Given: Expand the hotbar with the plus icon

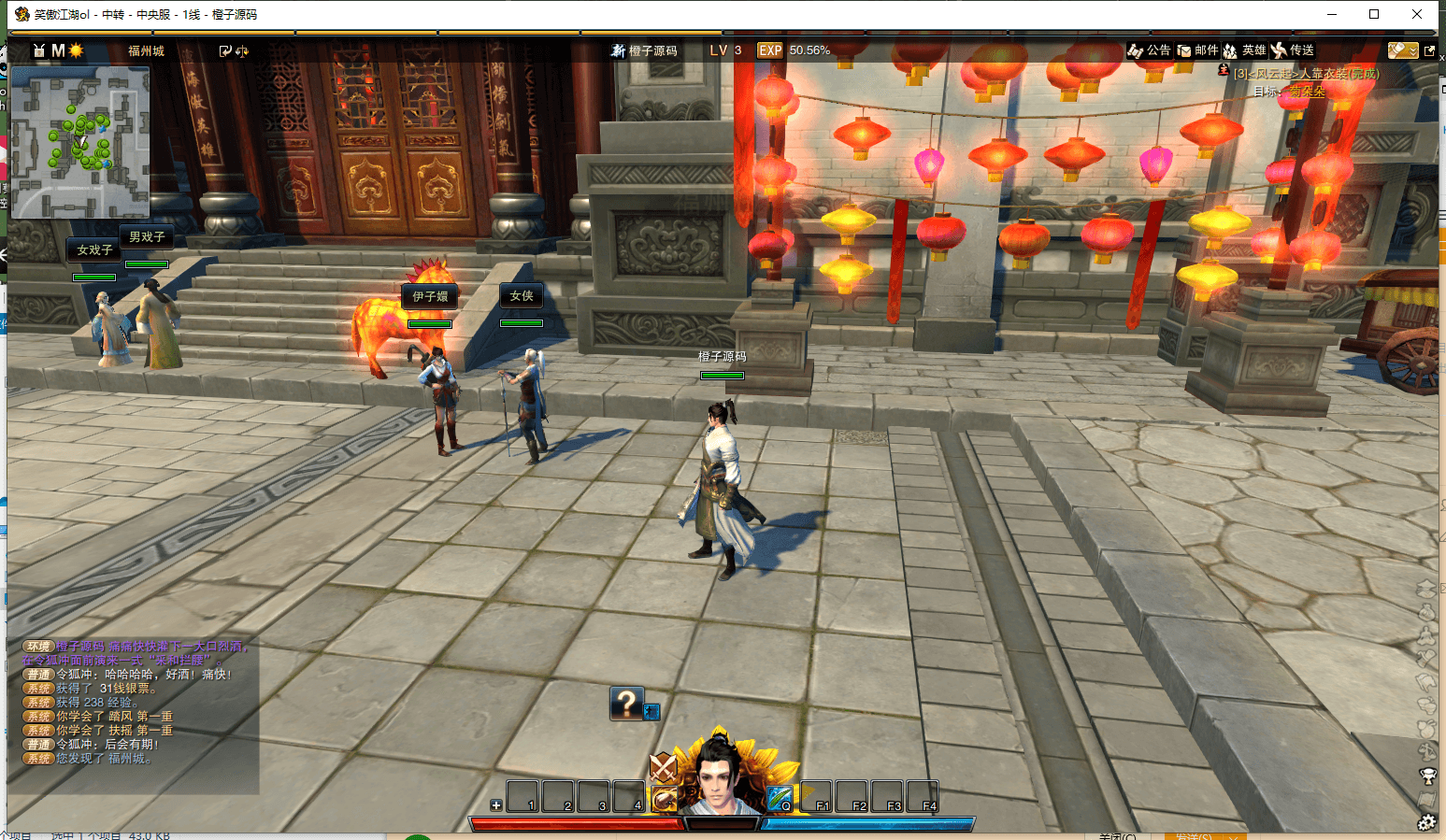Looking at the screenshot, I should tap(495, 804).
